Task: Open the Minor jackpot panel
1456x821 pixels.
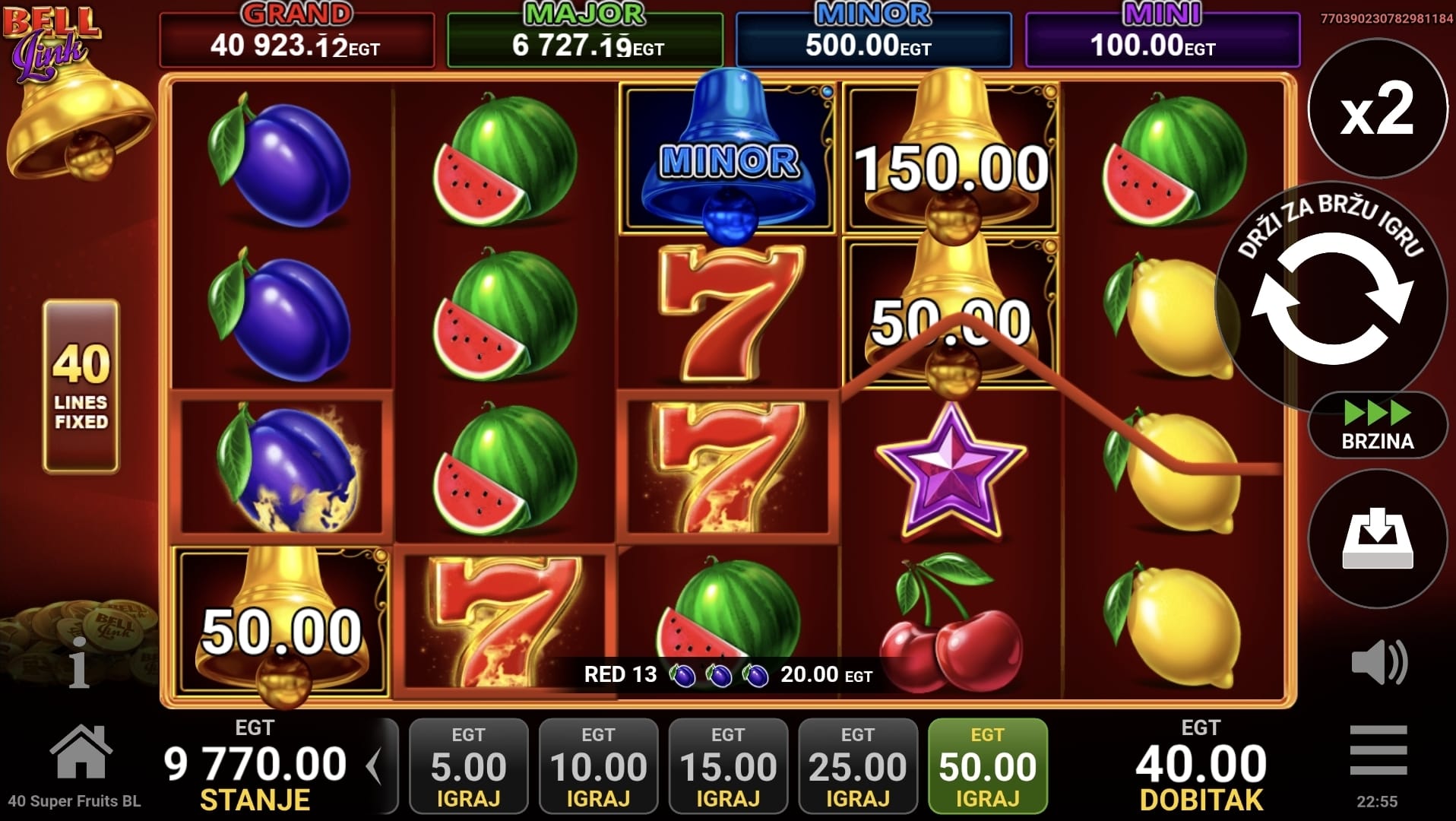Action: tap(873, 40)
